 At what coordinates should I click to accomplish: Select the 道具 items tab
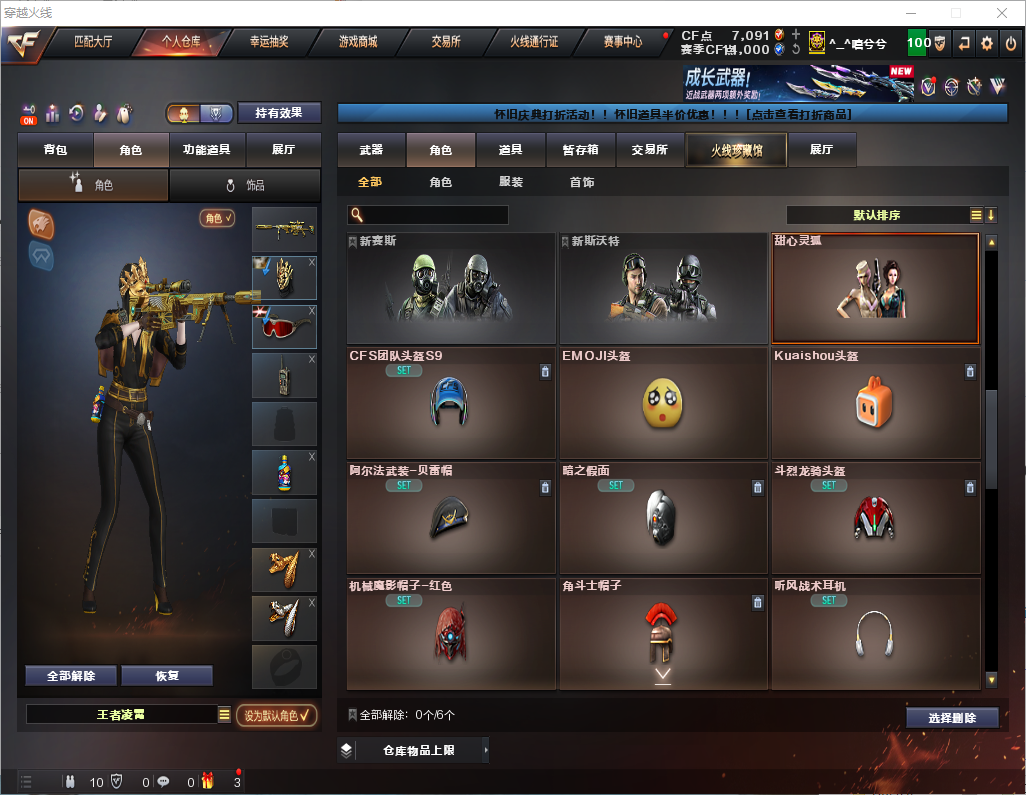pos(510,150)
